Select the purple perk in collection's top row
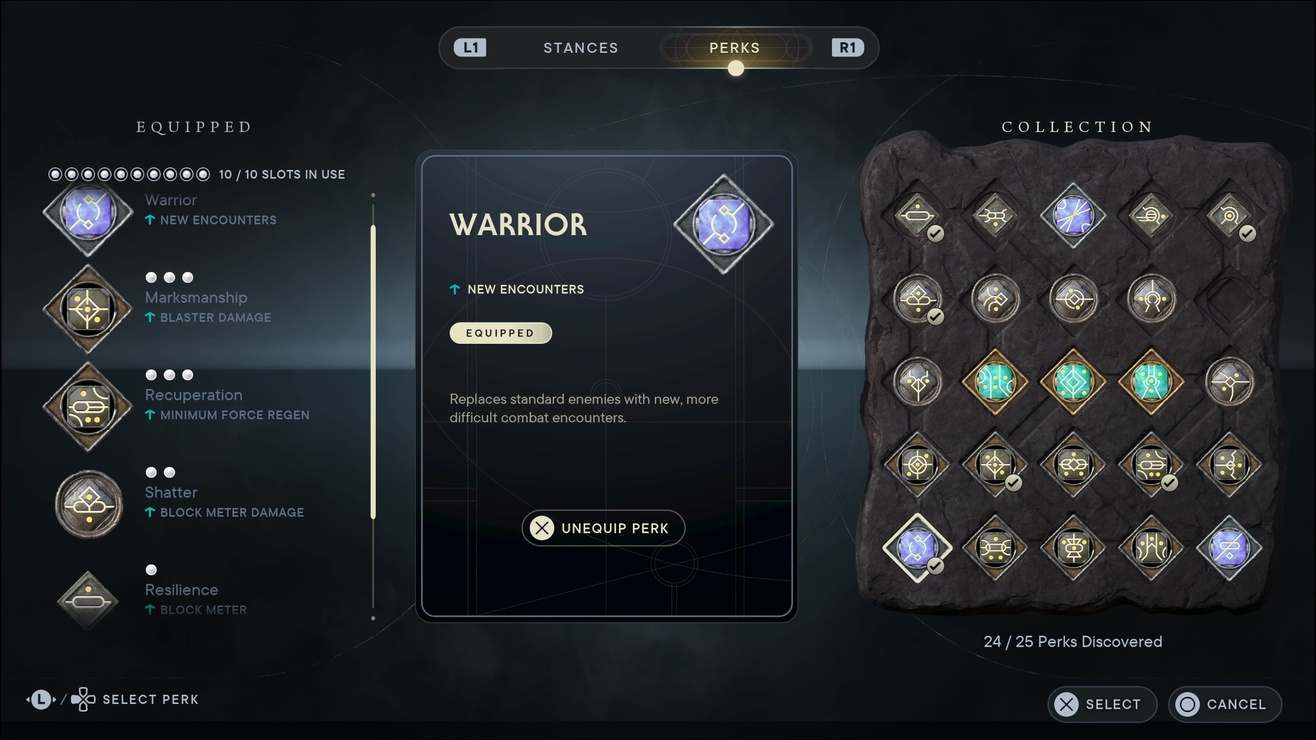 [x=1072, y=215]
